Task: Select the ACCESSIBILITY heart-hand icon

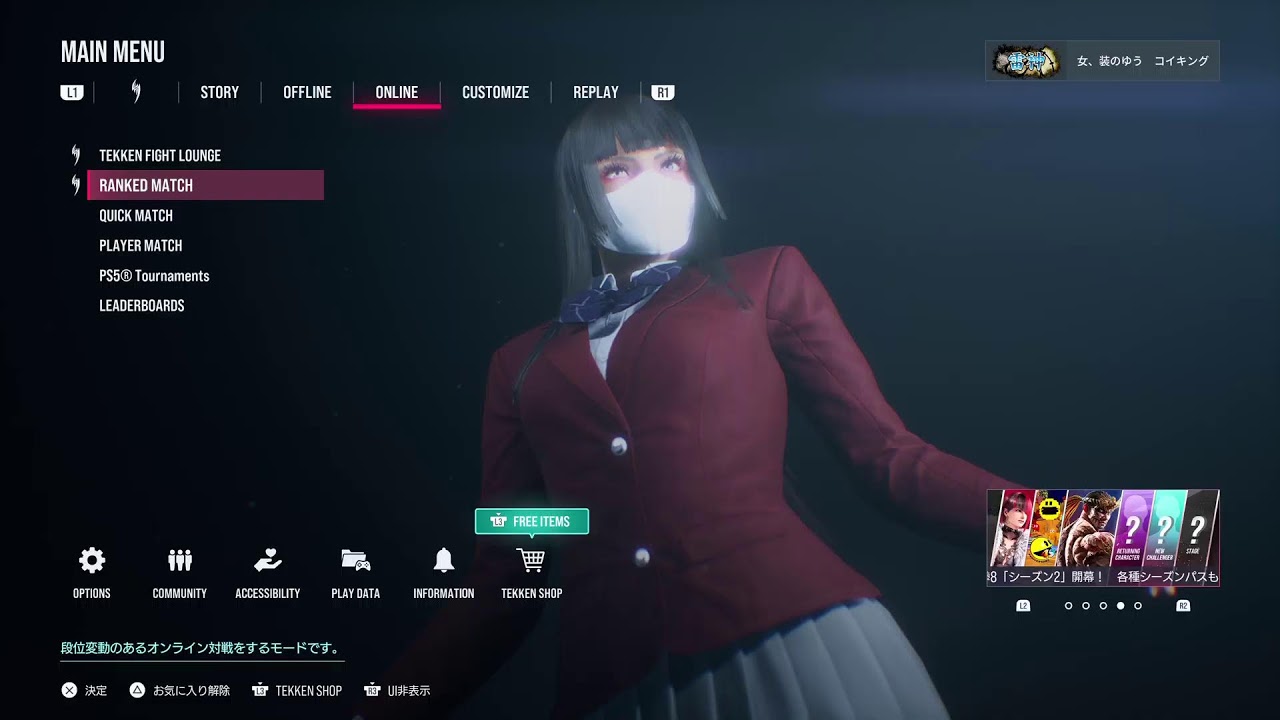Action: pos(267,560)
